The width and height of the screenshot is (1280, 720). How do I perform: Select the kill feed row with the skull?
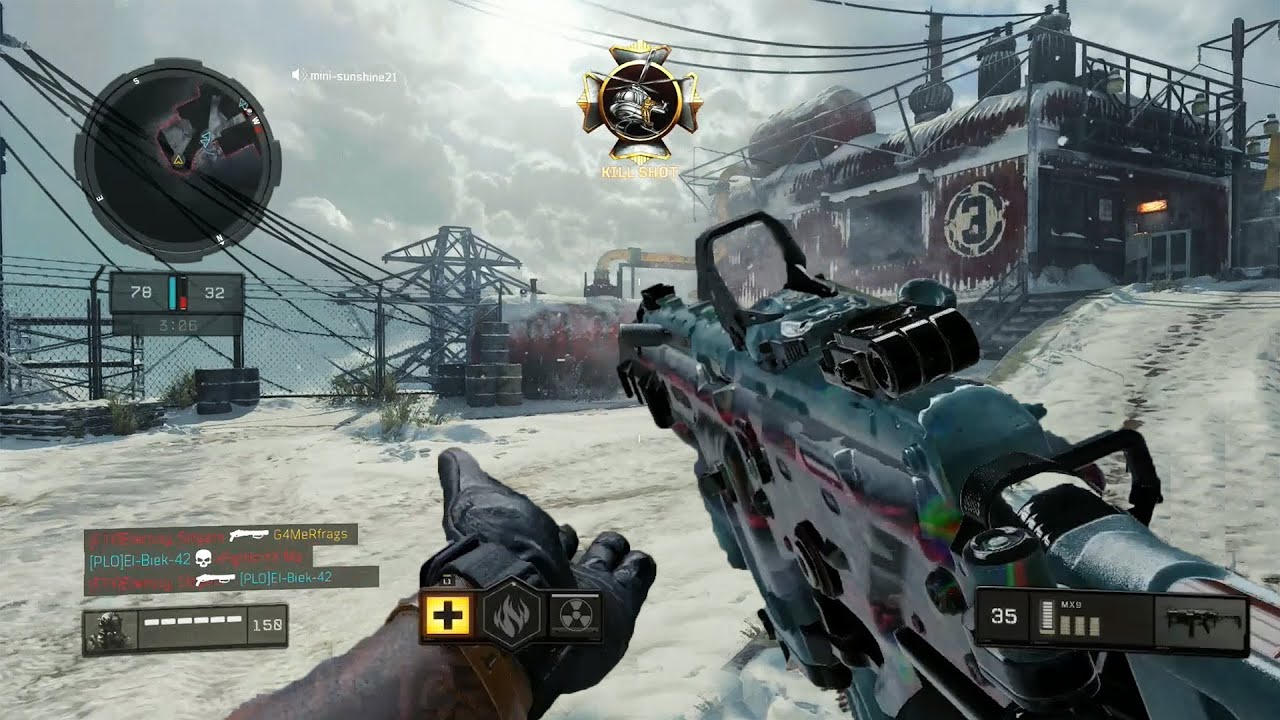click(198, 556)
